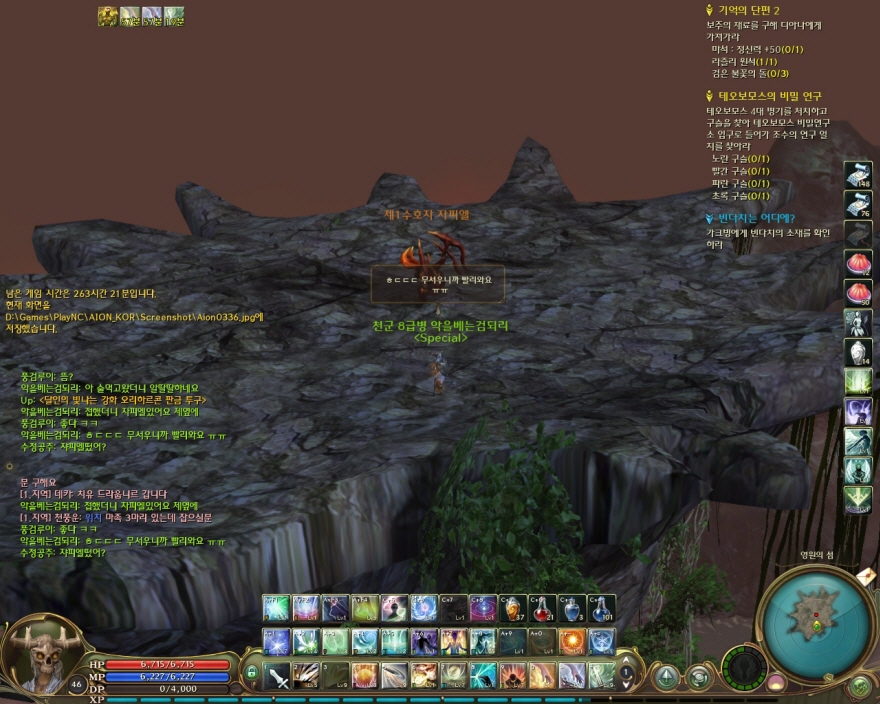880x704 pixels.
Task: Use the blue flask with 101 count
Action: click(x=601, y=608)
